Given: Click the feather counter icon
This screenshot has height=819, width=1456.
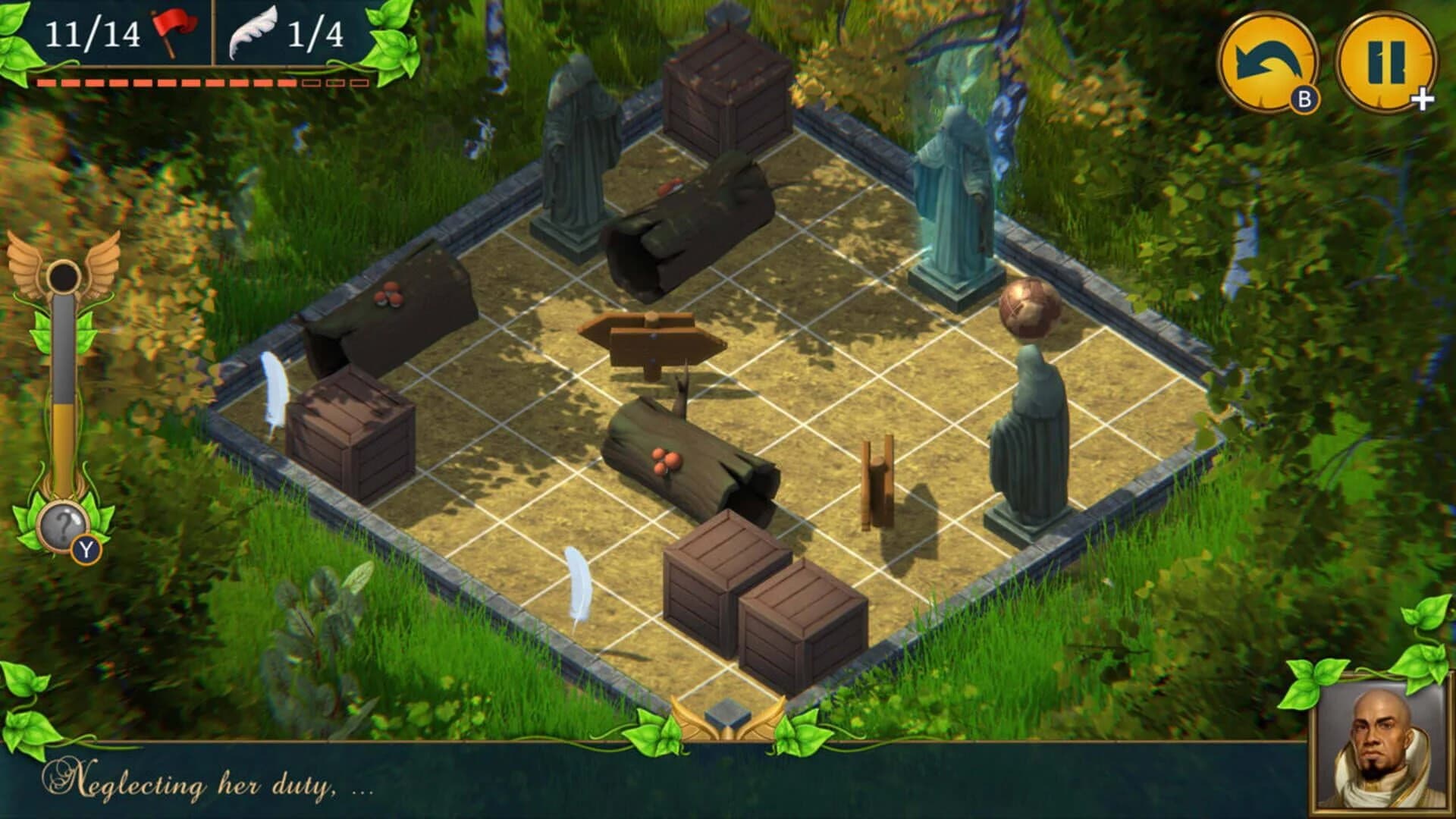Looking at the screenshot, I should coord(250,32).
